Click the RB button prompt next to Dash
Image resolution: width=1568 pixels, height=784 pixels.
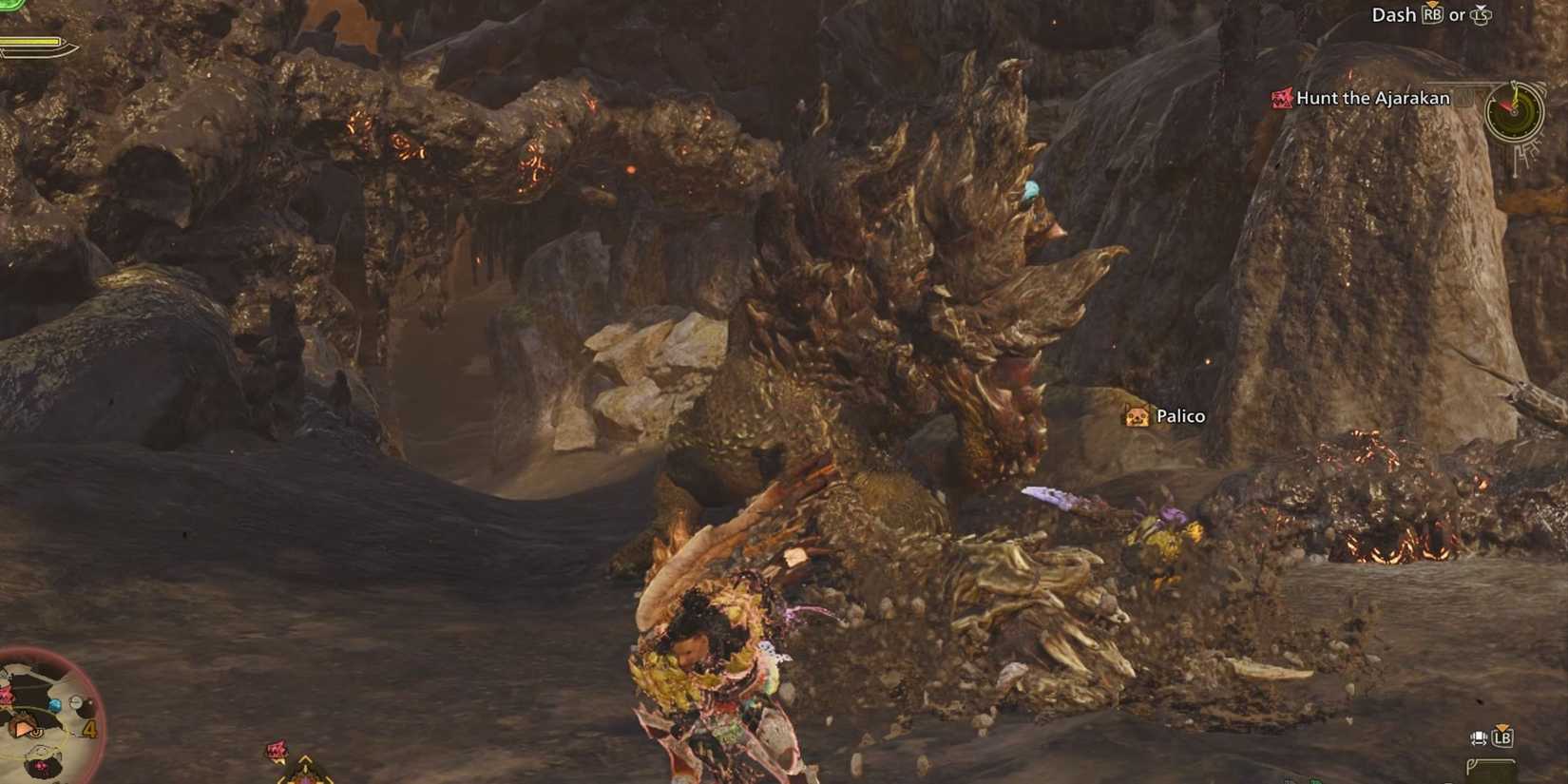click(x=1433, y=16)
